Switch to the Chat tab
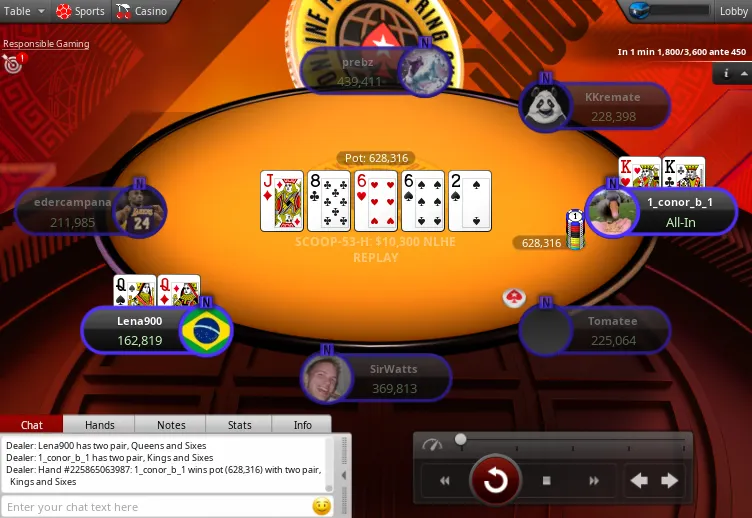Screen dimensions: 752x518 32,425
